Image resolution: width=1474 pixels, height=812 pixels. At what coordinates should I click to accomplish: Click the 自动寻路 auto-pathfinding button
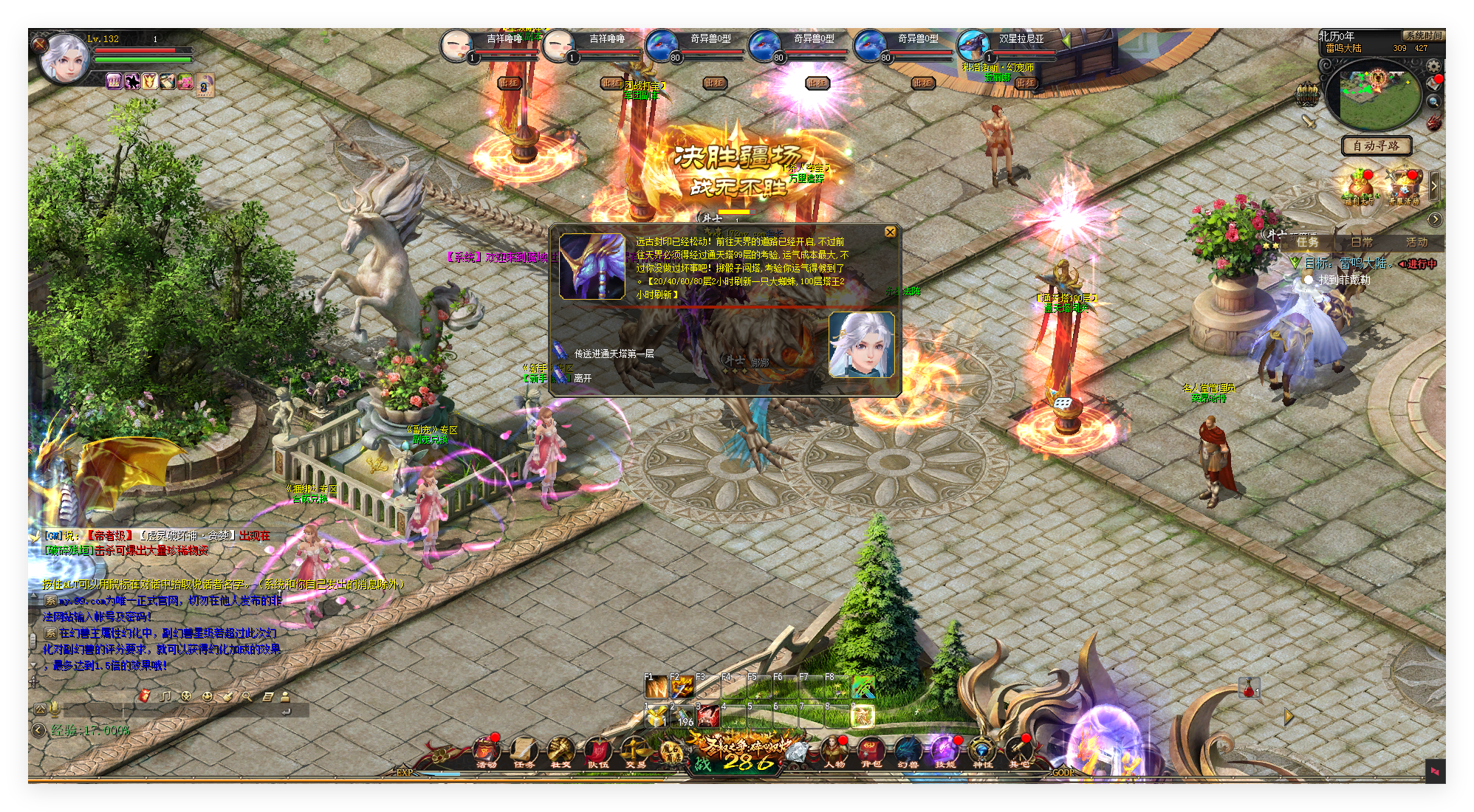coord(1376,145)
